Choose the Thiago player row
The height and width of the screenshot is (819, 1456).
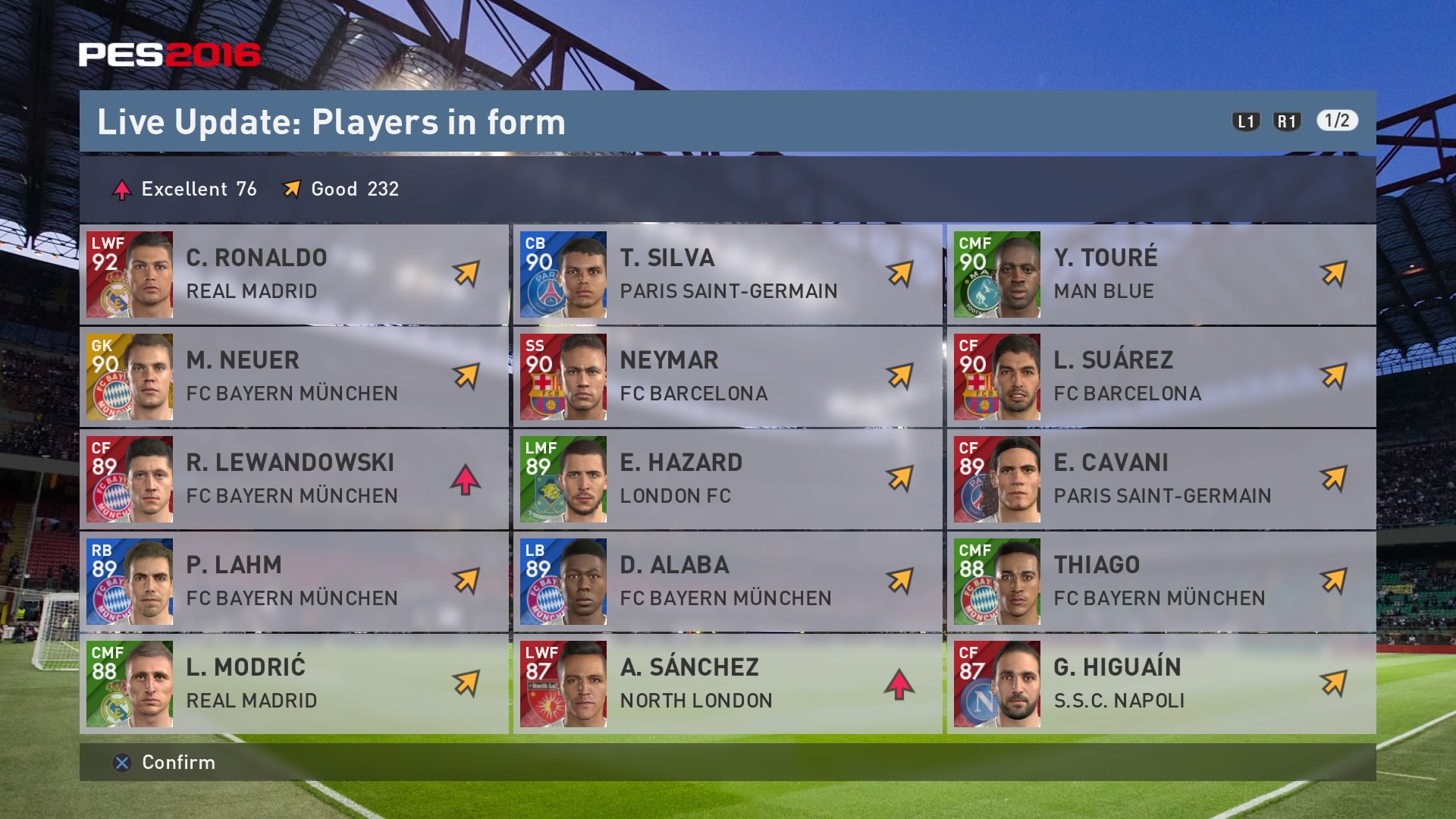pos(1161,582)
